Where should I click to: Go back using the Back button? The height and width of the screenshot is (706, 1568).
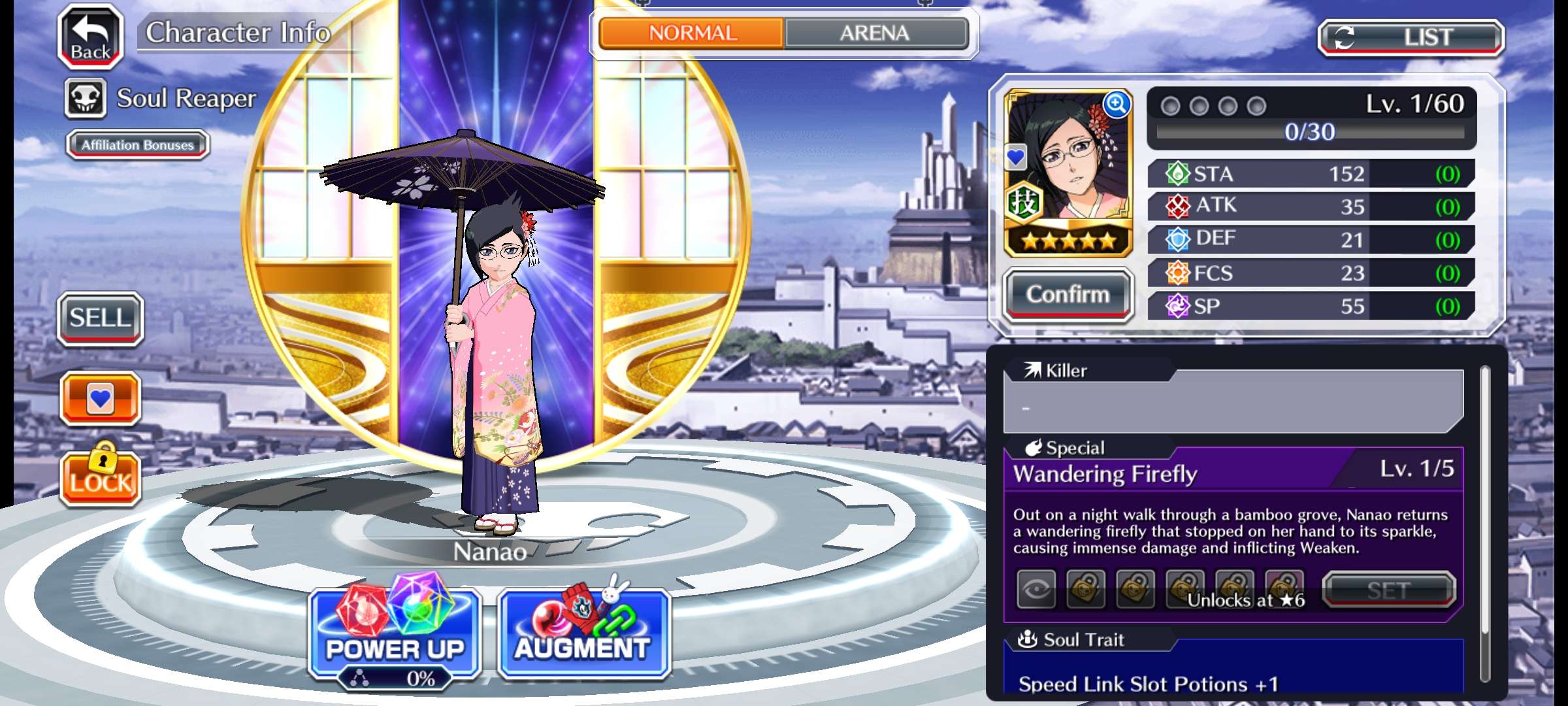tap(91, 37)
